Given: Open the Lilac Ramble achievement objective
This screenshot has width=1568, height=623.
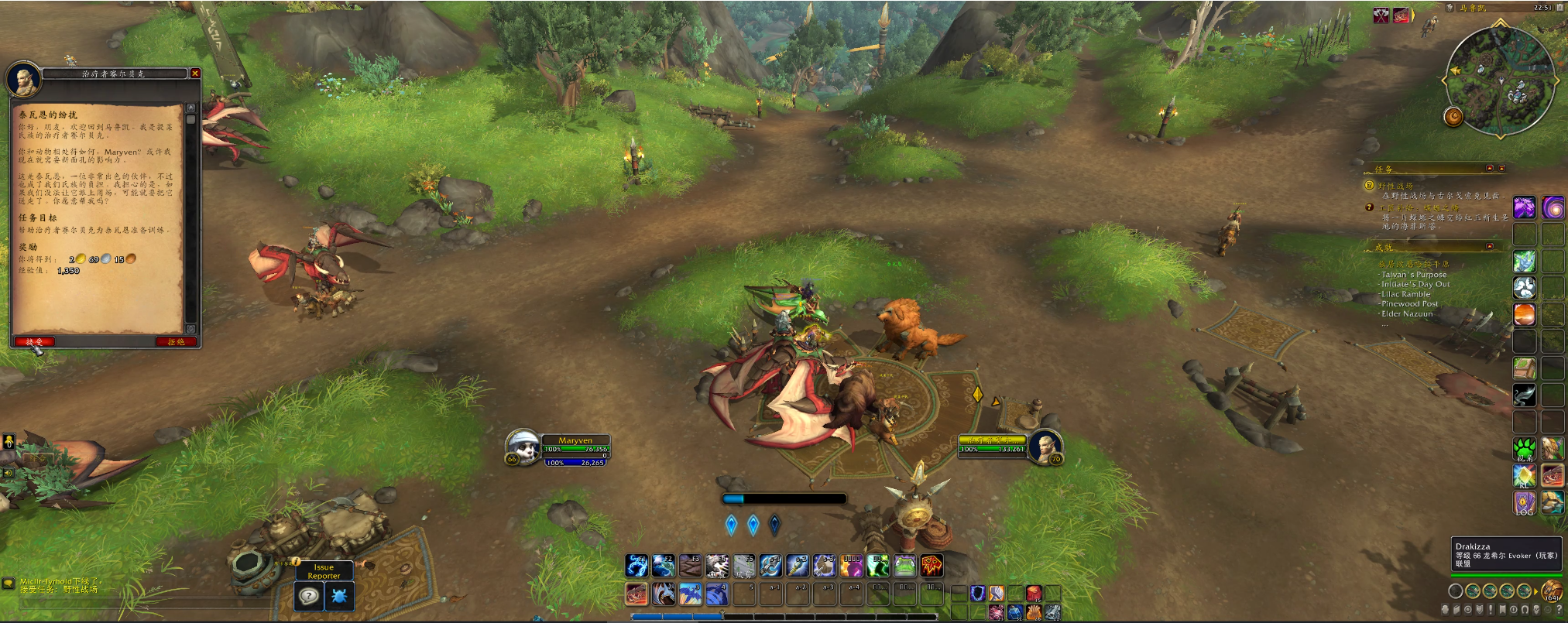Looking at the screenshot, I should tap(1405, 294).
